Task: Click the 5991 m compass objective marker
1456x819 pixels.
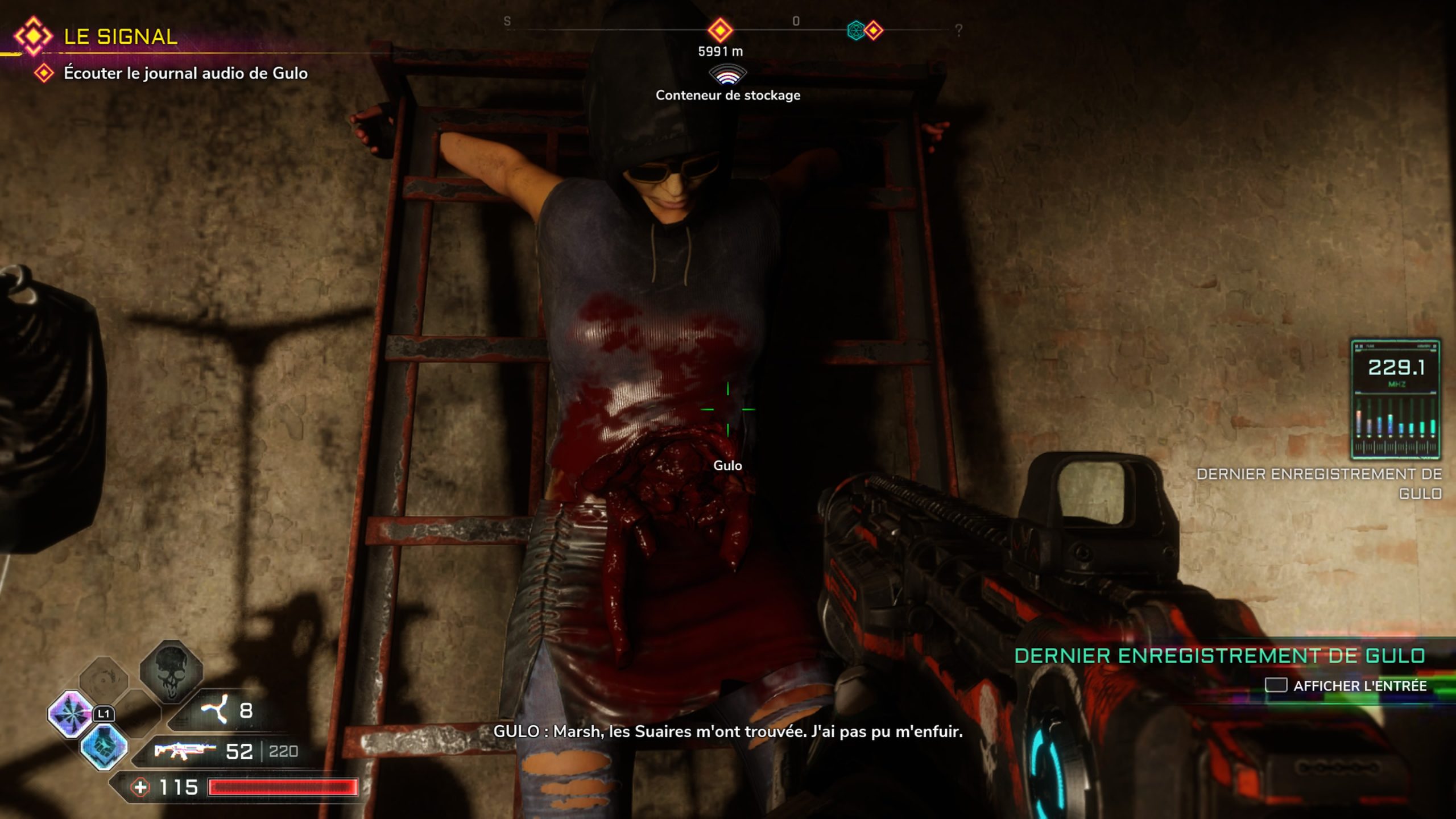Action: pyautogui.click(x=720, y=30)
